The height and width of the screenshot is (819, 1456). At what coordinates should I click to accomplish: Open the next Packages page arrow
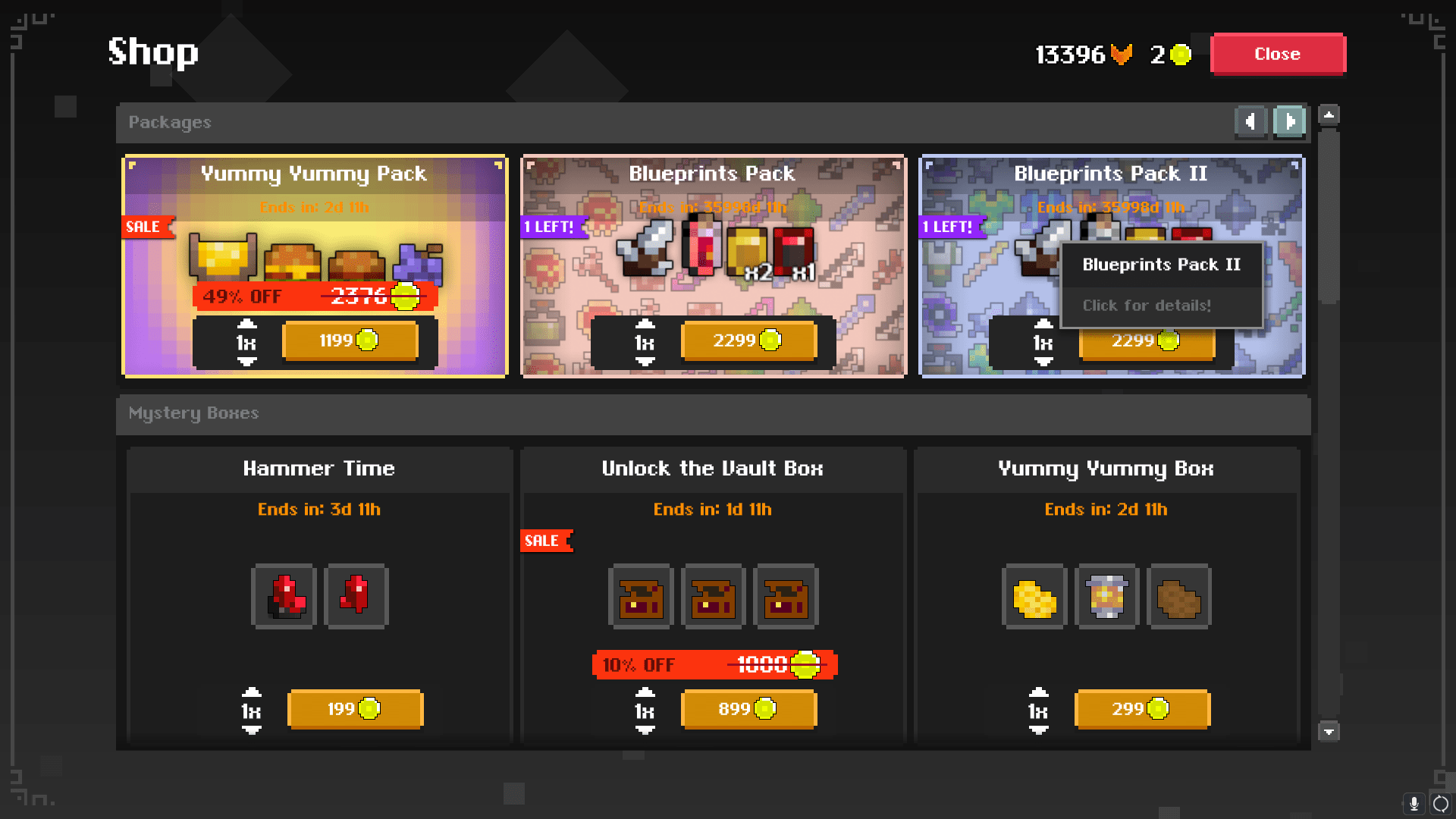tap(1289, 122)
